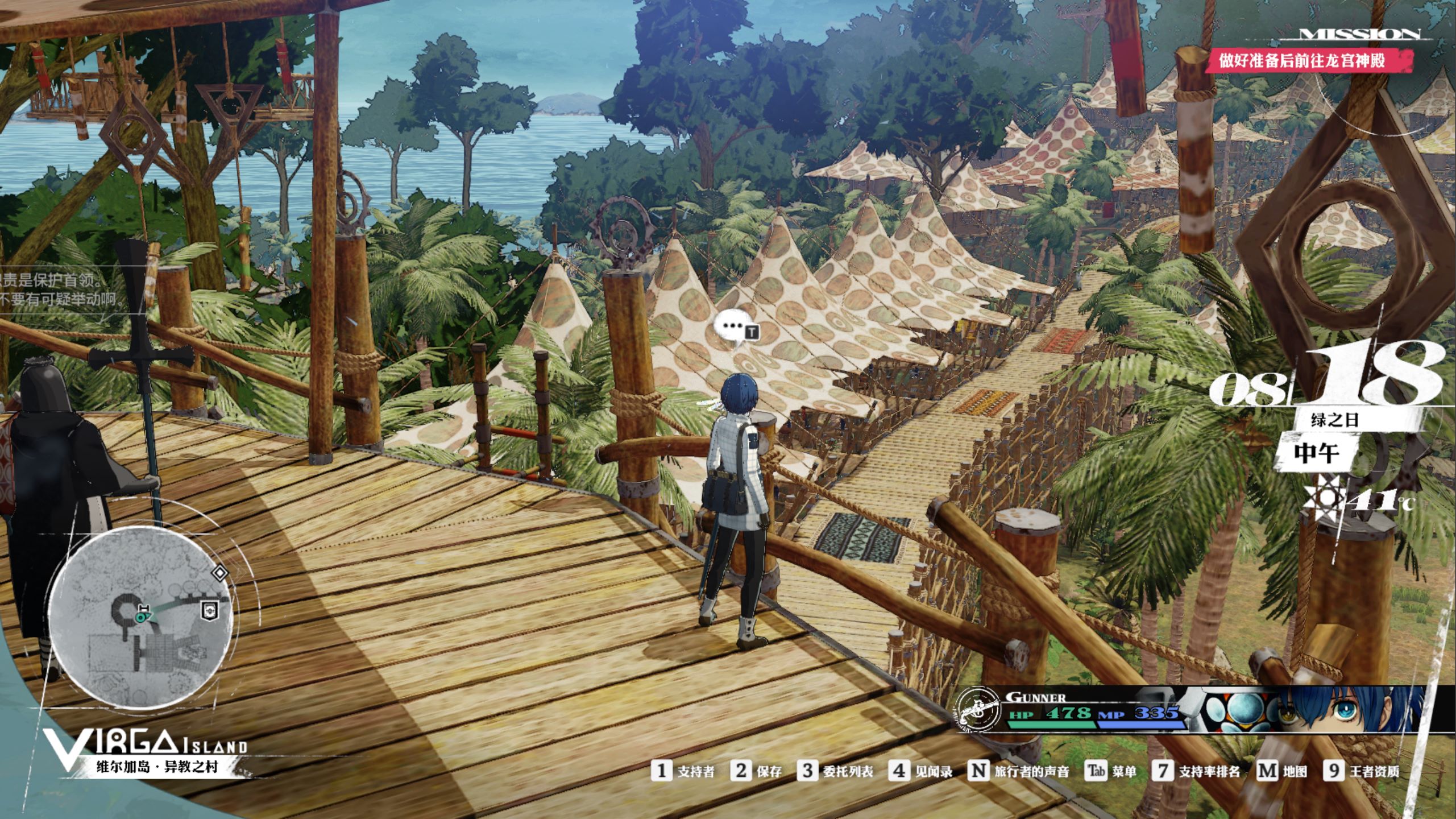Open the 菜单 main menu
The height and width of the screenshot is (819, 1456).
tap(1111, 771)
